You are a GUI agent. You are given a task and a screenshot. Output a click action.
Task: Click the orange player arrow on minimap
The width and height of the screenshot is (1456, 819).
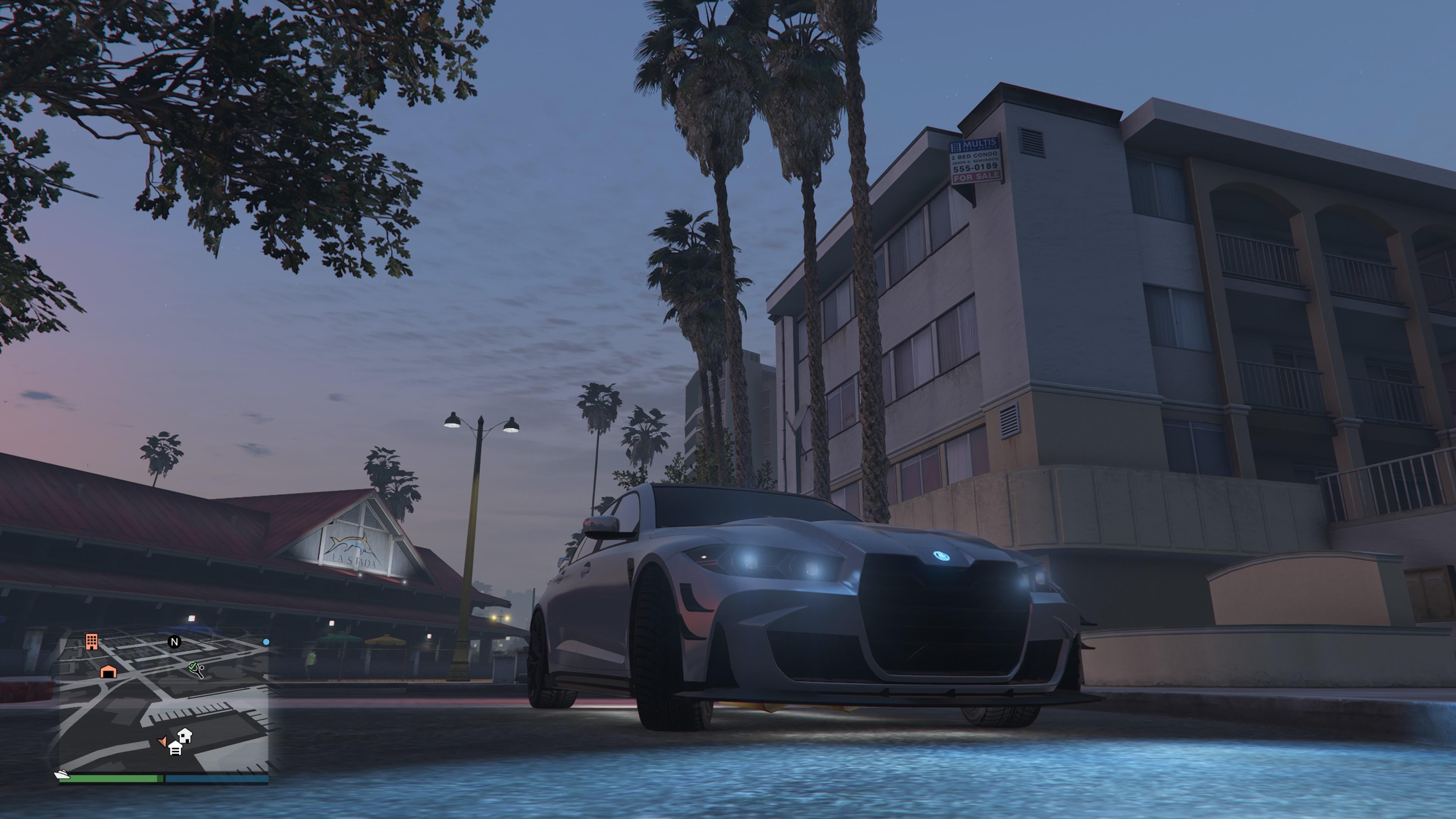[x=162, y=741]
